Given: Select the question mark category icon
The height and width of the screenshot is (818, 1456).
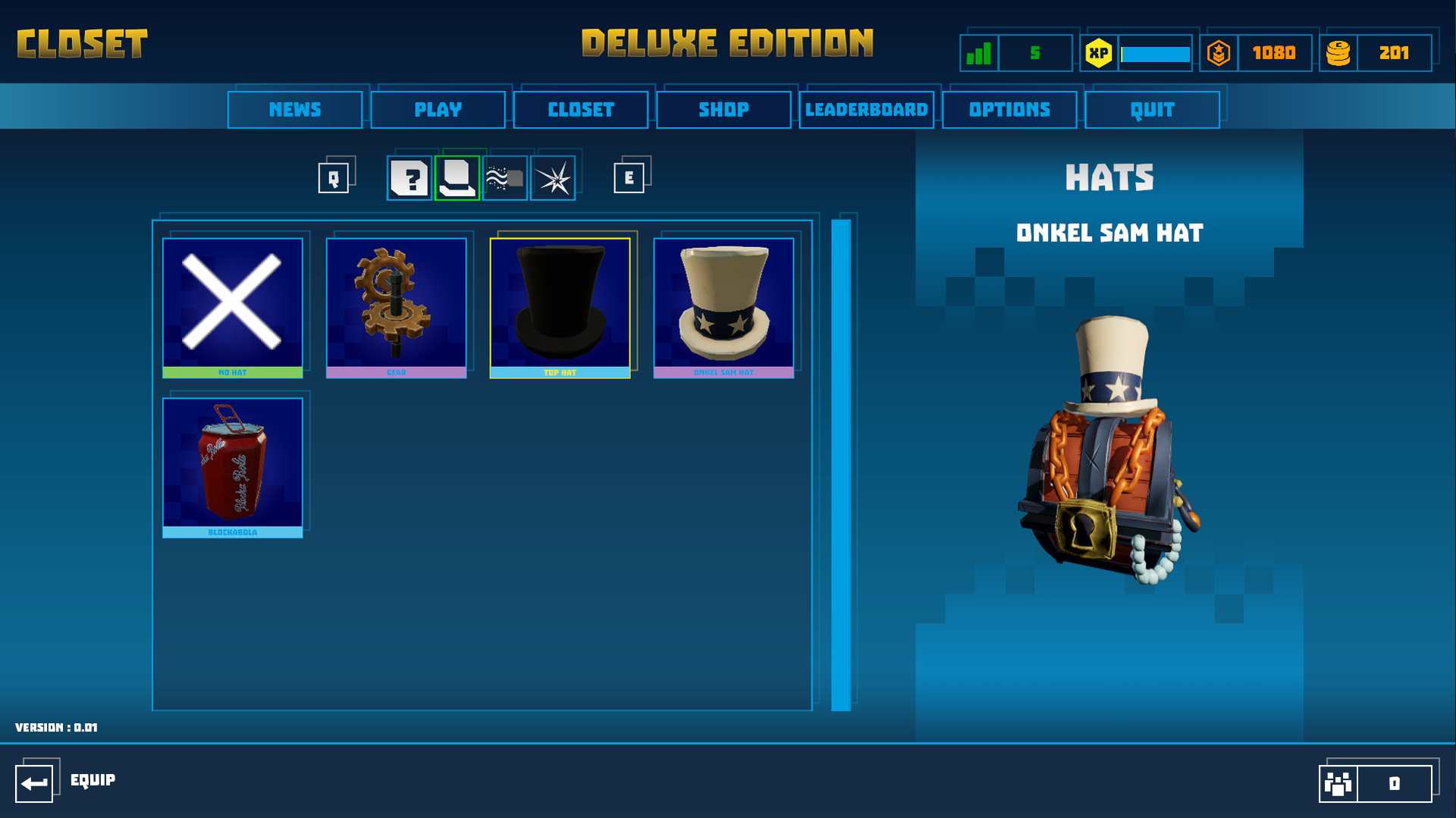Looking at the screenshot, I should click(410, 177).
